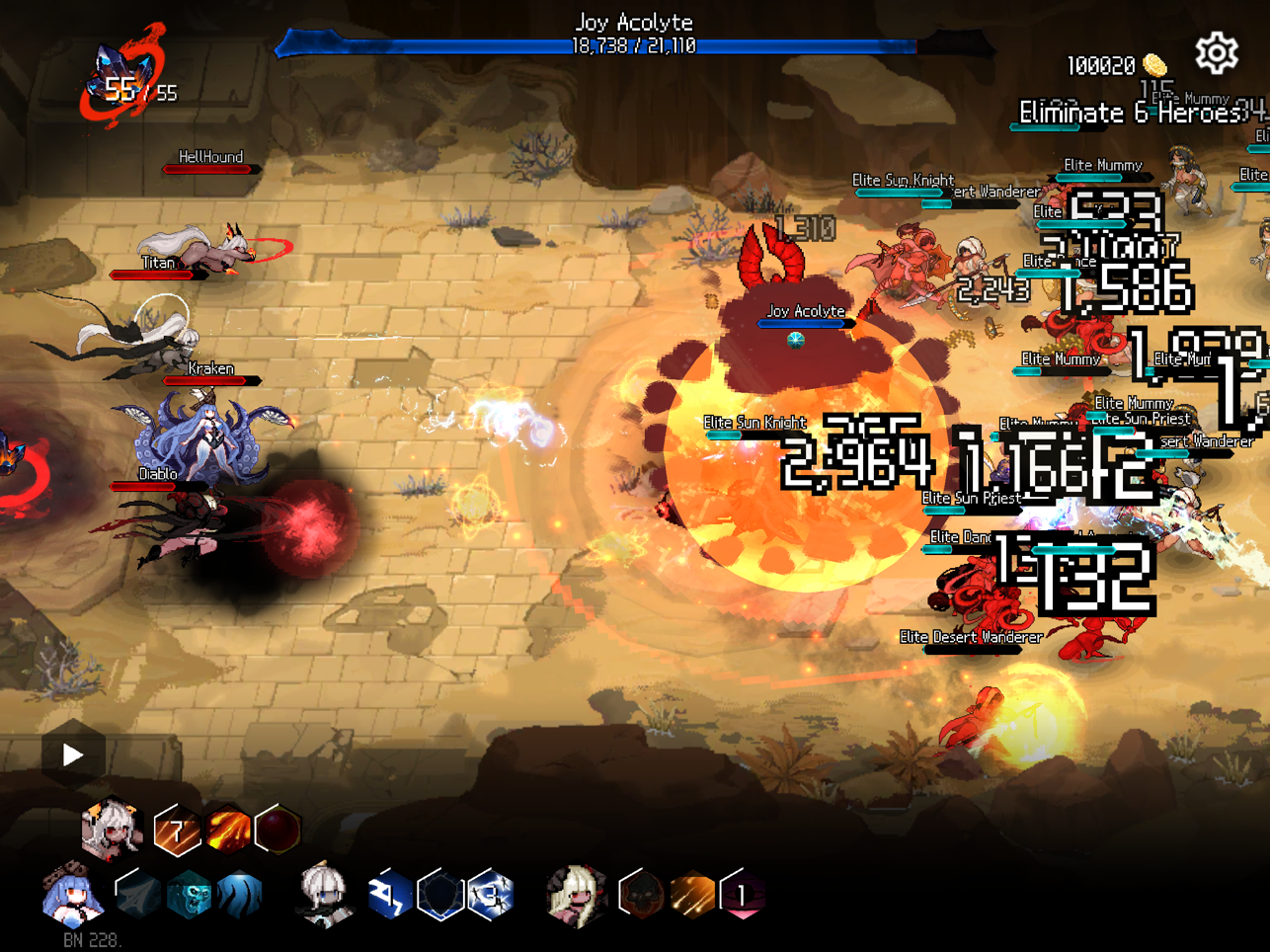
Task: Use the dark red orb skill
Action: (x=278, y=830)
